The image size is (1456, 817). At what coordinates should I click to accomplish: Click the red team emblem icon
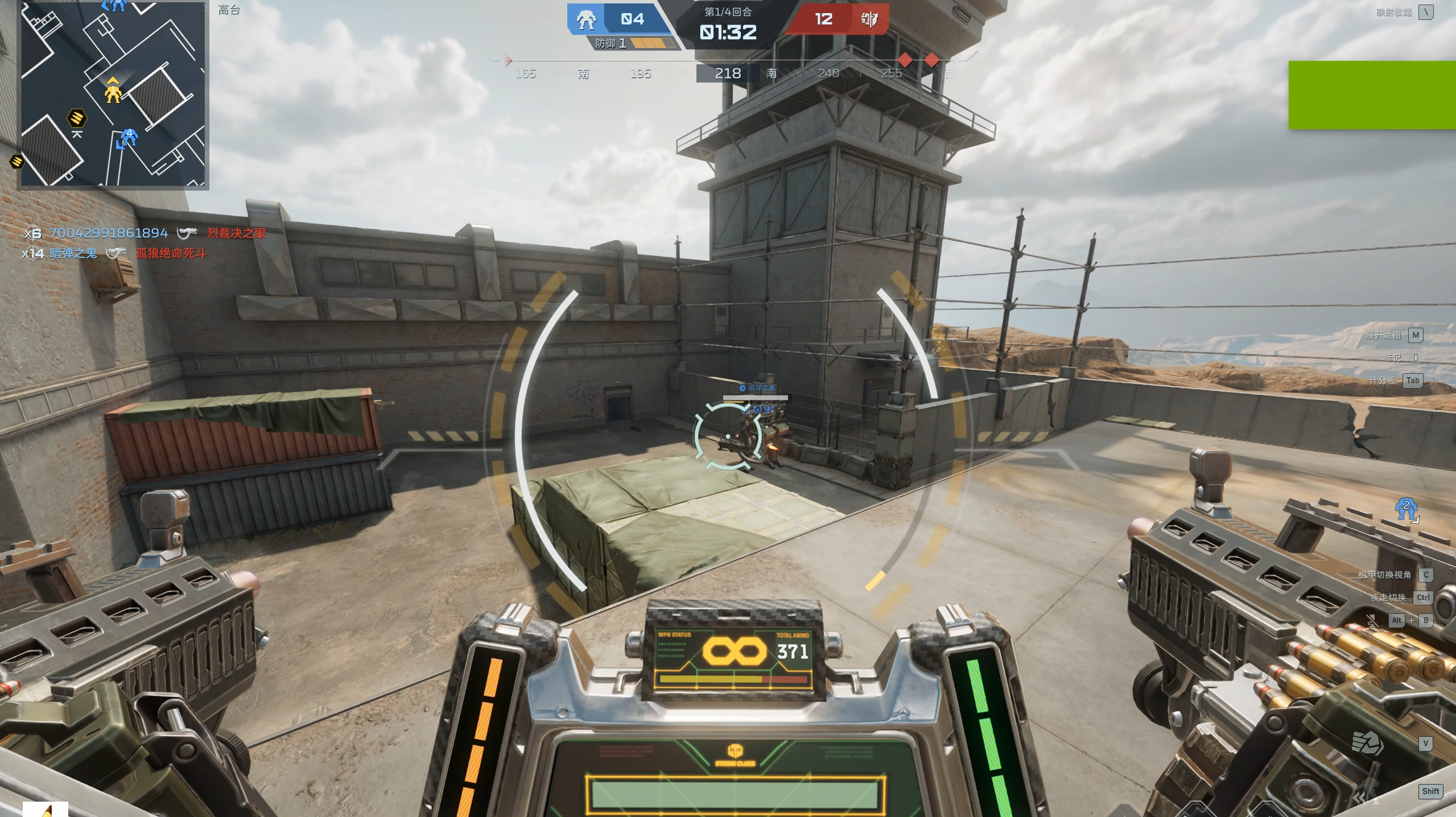(x=869, y=20)
